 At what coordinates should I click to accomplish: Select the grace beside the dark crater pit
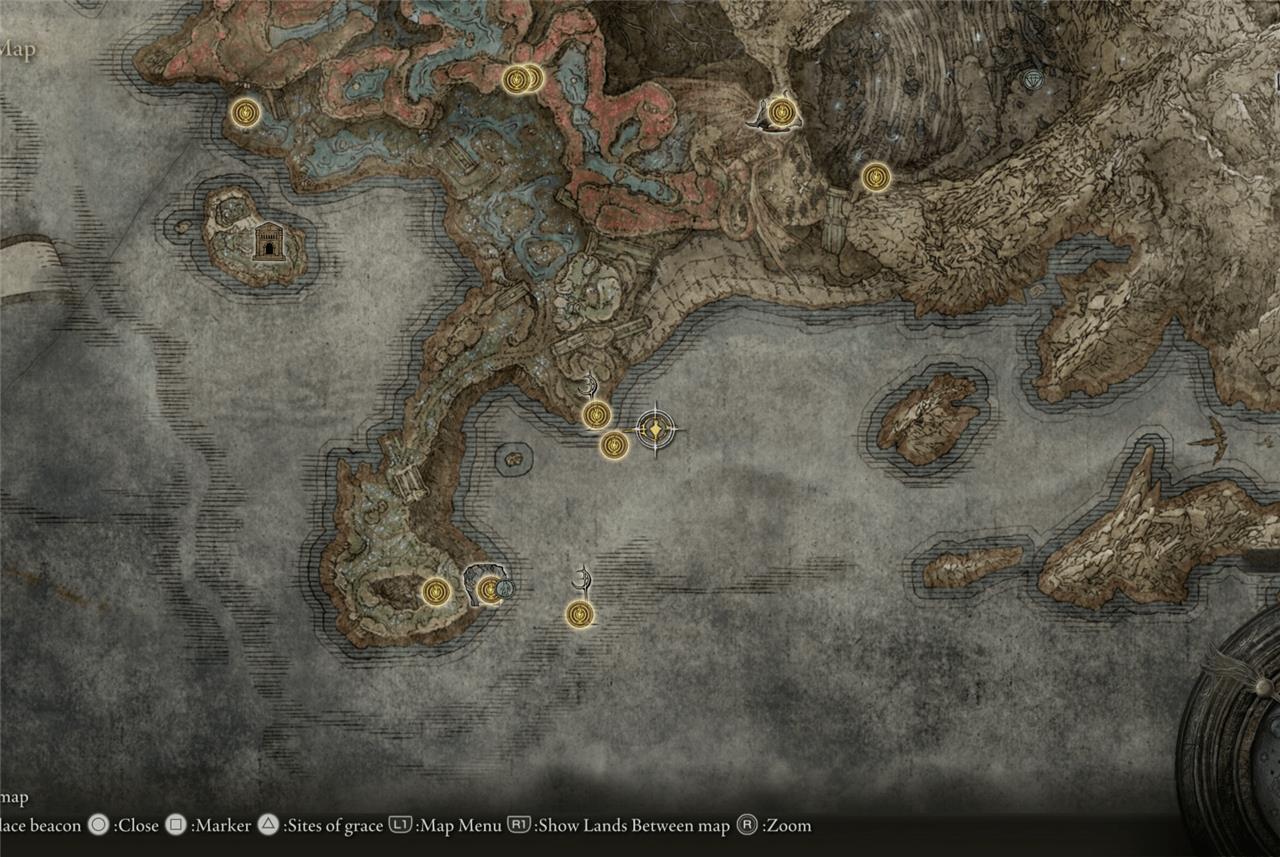435,591
